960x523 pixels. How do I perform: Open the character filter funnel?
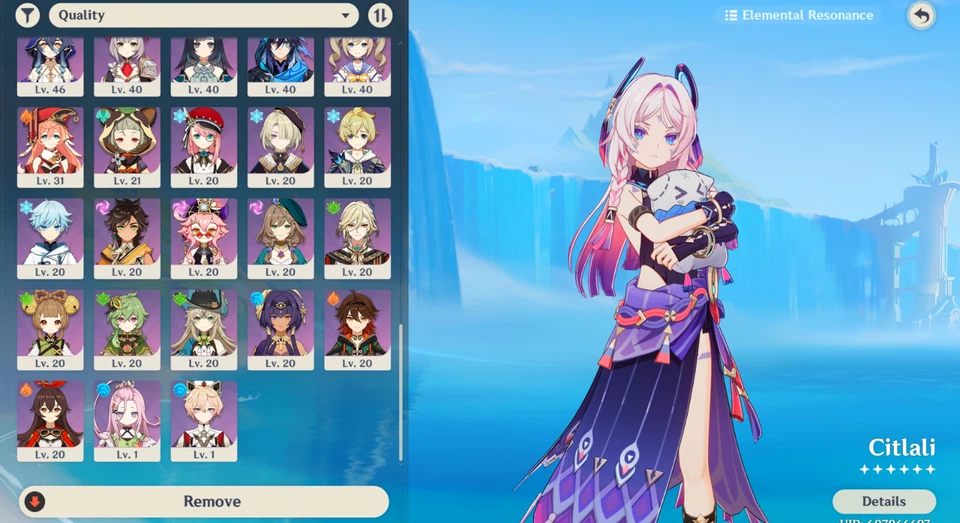click(28, 15)
